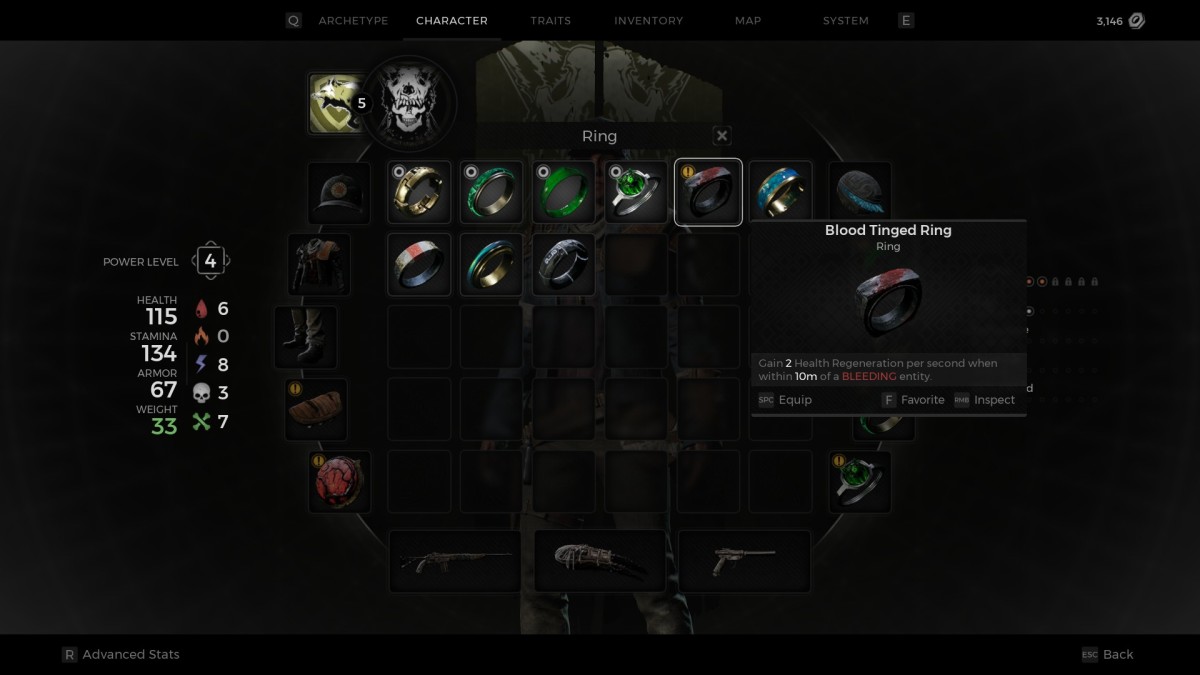Select the black engraved silver ring
The height and width of the screenshot is (675, 1200).
click(x=564, y=264)
